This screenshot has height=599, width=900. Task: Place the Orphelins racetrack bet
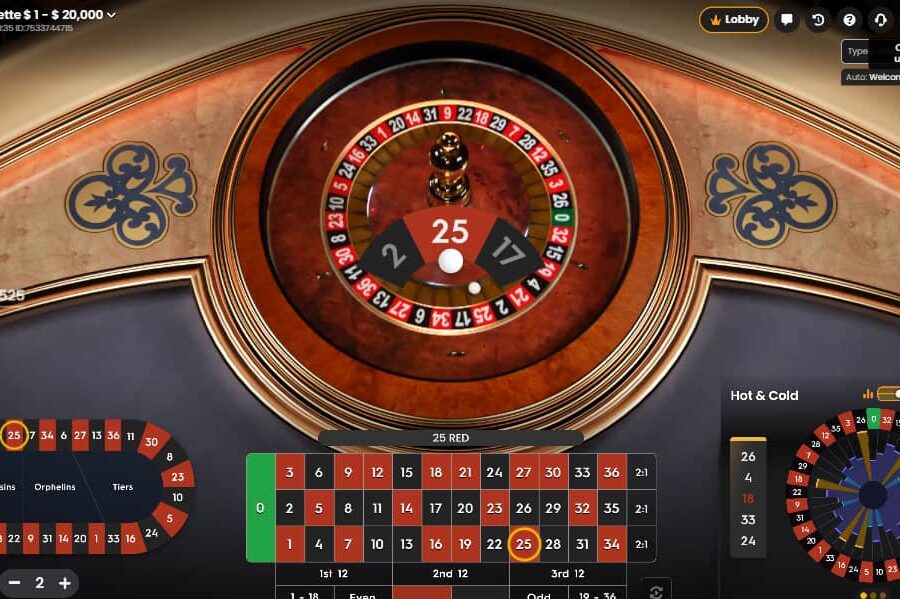55,487
